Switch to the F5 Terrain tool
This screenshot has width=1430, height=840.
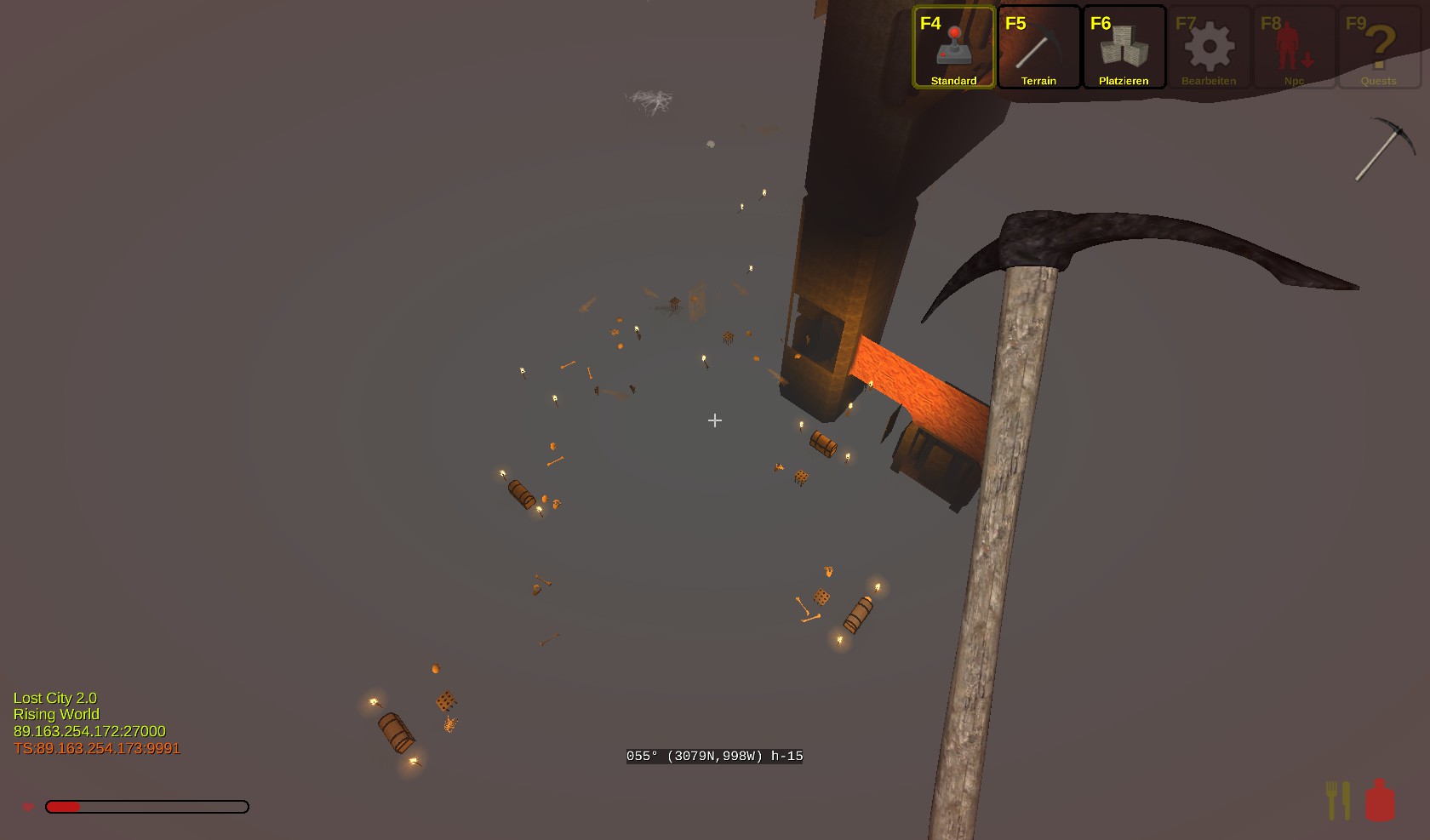pos(1038,48)
